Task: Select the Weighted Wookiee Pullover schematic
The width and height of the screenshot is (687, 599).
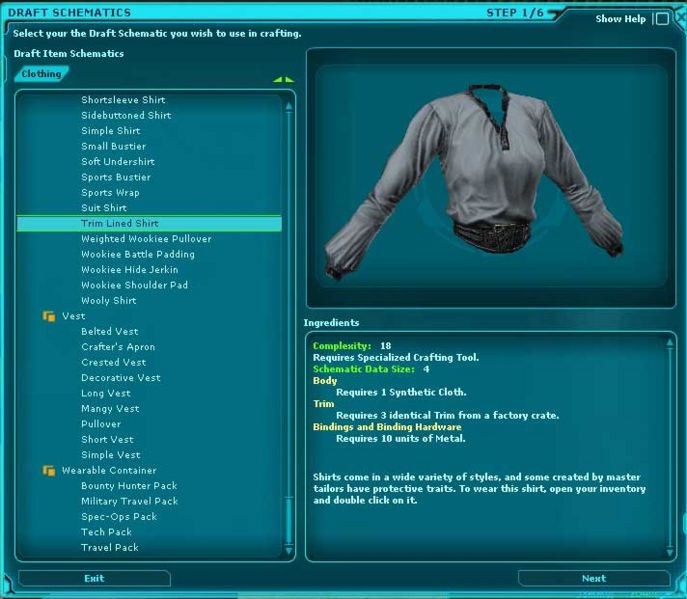Action: tap(146, 239)
